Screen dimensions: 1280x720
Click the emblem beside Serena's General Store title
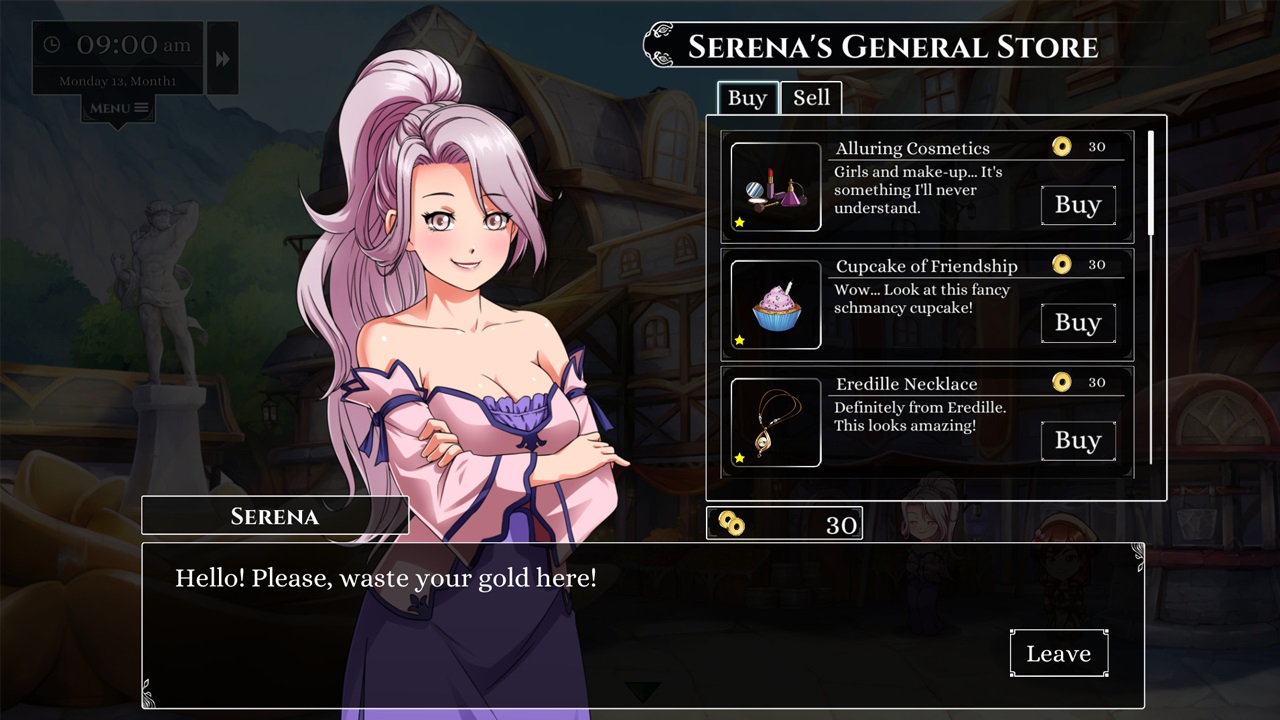(659, 44)
